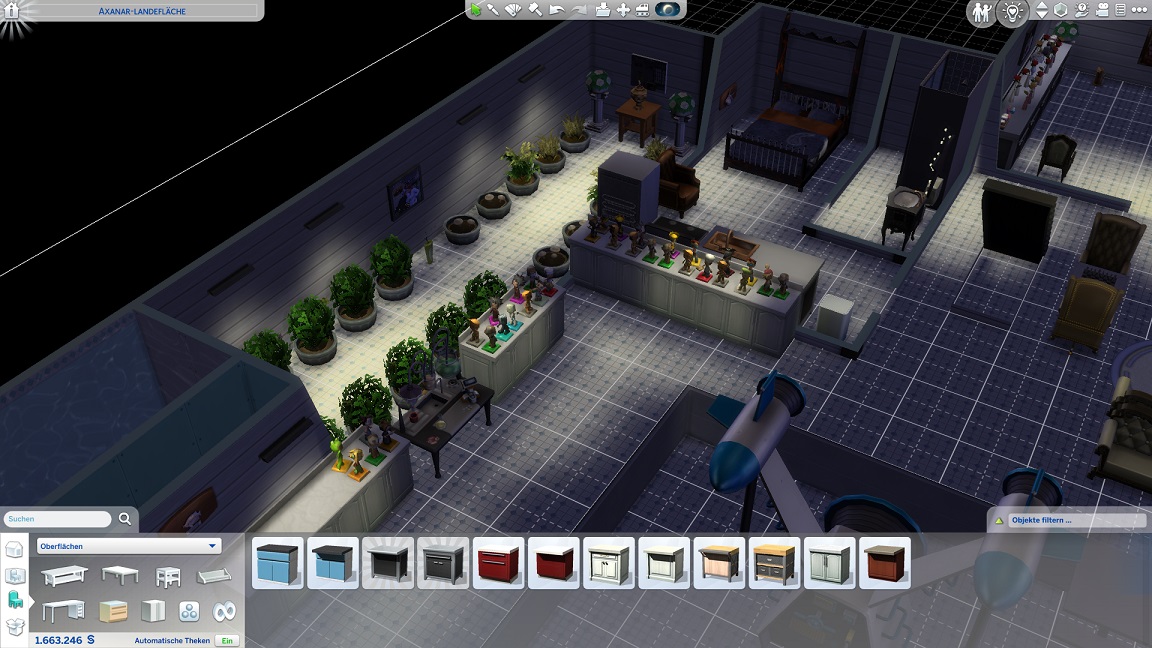
Task: Choose the design swatch tool
Action: click(x=514, y=10)
